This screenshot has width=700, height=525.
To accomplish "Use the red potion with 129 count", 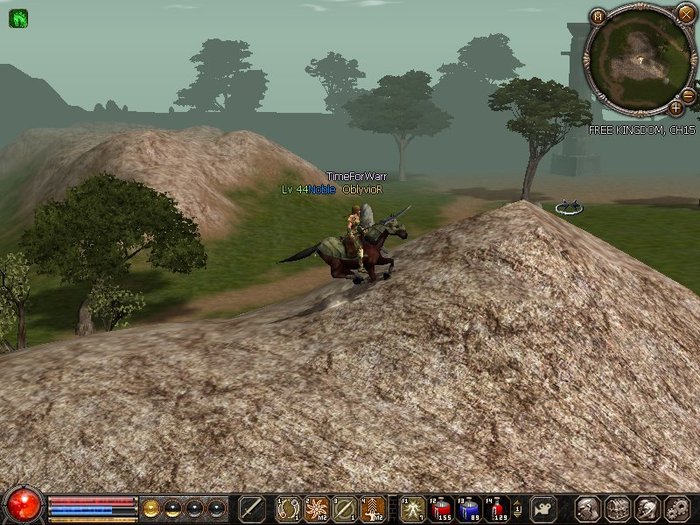I will pyautogui.click(x=497, y=507).
